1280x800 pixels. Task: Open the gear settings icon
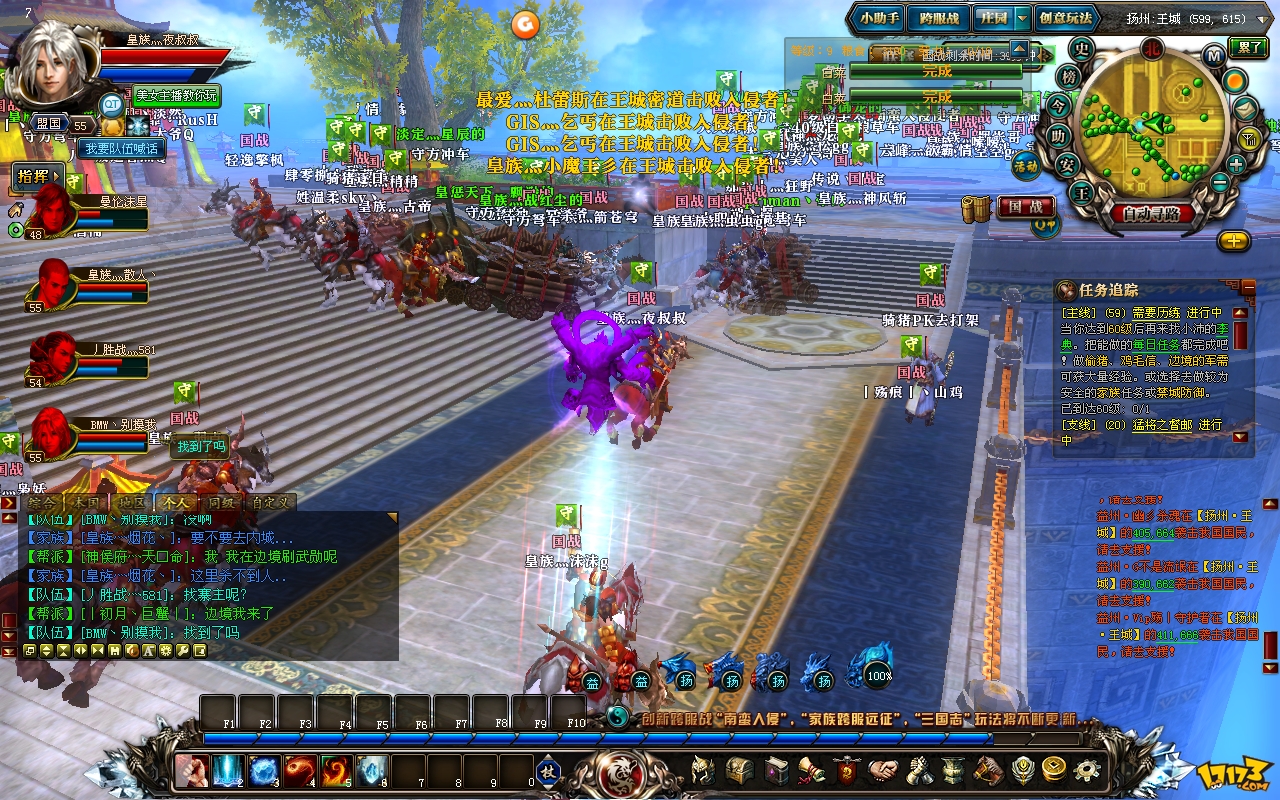pyautogui.click(x=1087, y=770)
